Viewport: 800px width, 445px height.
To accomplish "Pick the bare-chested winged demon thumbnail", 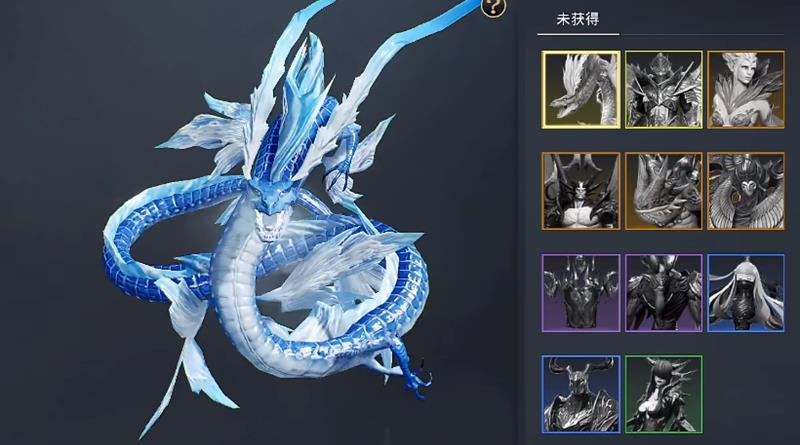I will click(x=581, y=192).
